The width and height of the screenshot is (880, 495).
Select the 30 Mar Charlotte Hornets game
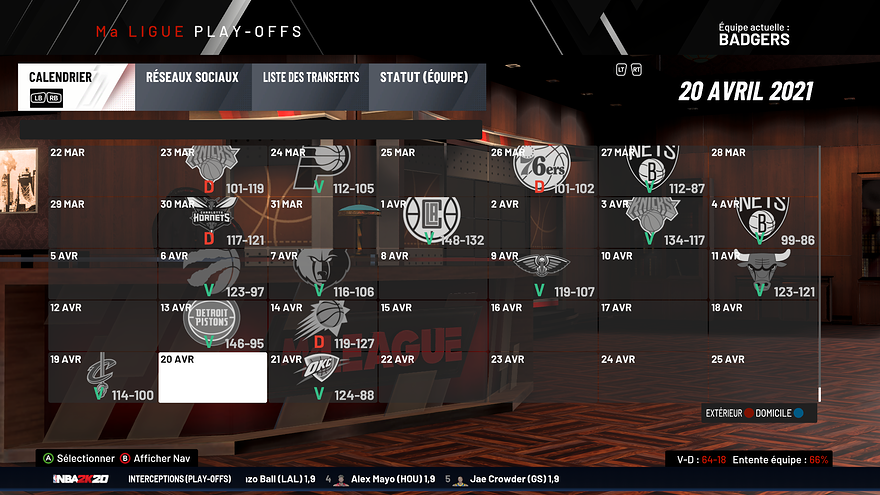point(212,222)
